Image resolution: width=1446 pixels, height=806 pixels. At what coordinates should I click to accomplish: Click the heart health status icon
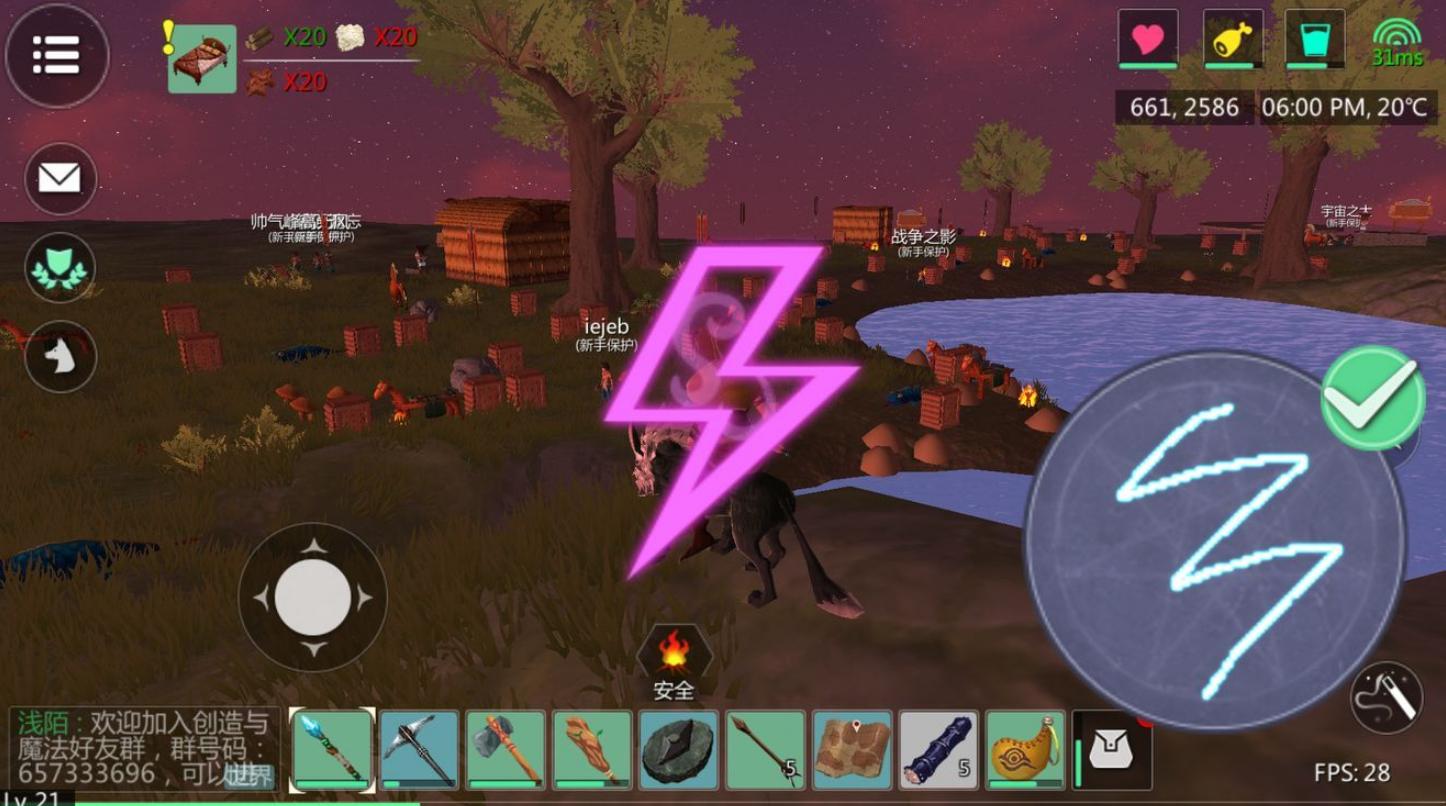tap(1147, 40)
